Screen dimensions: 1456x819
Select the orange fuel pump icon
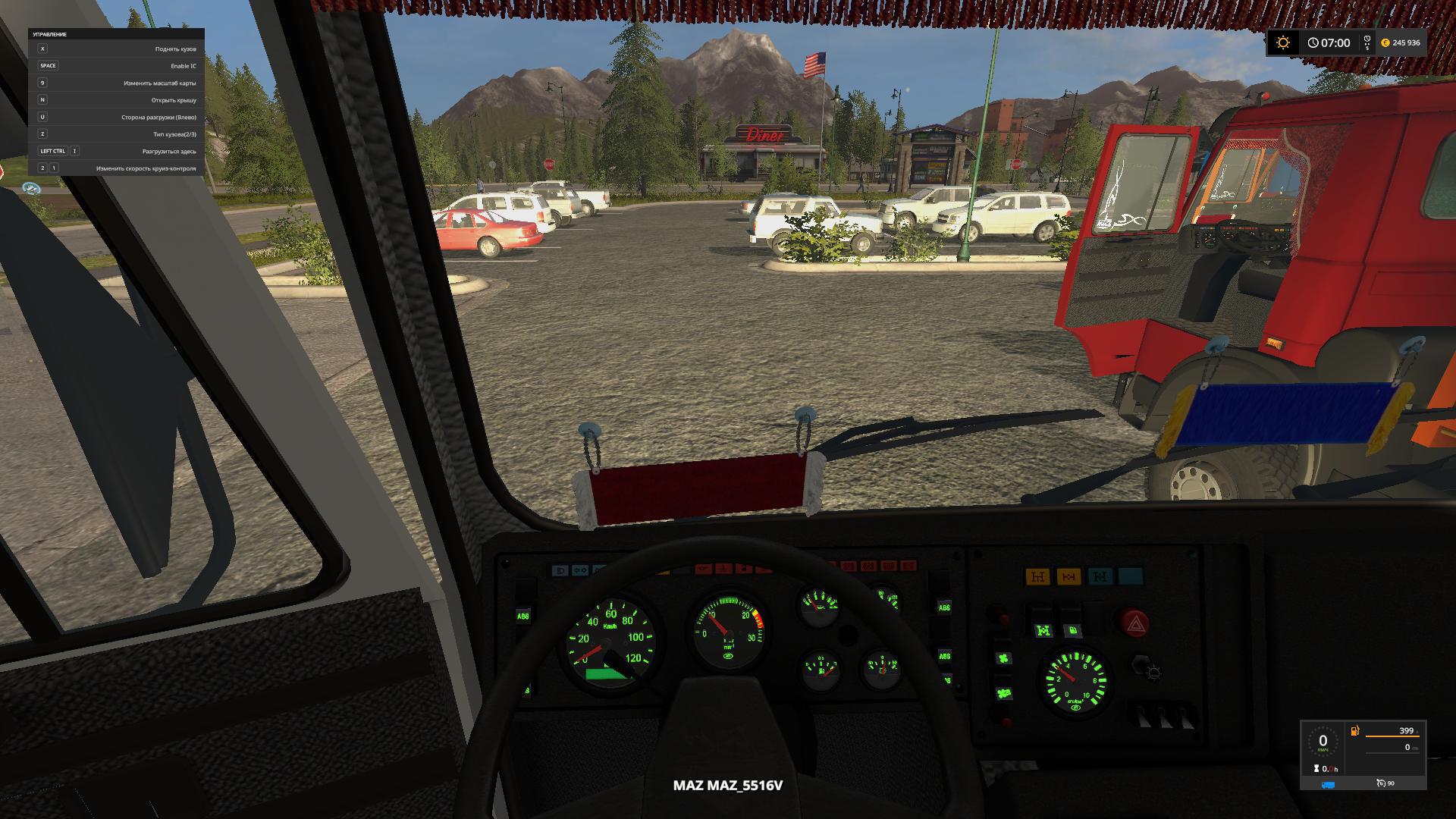click(1354, 731)
